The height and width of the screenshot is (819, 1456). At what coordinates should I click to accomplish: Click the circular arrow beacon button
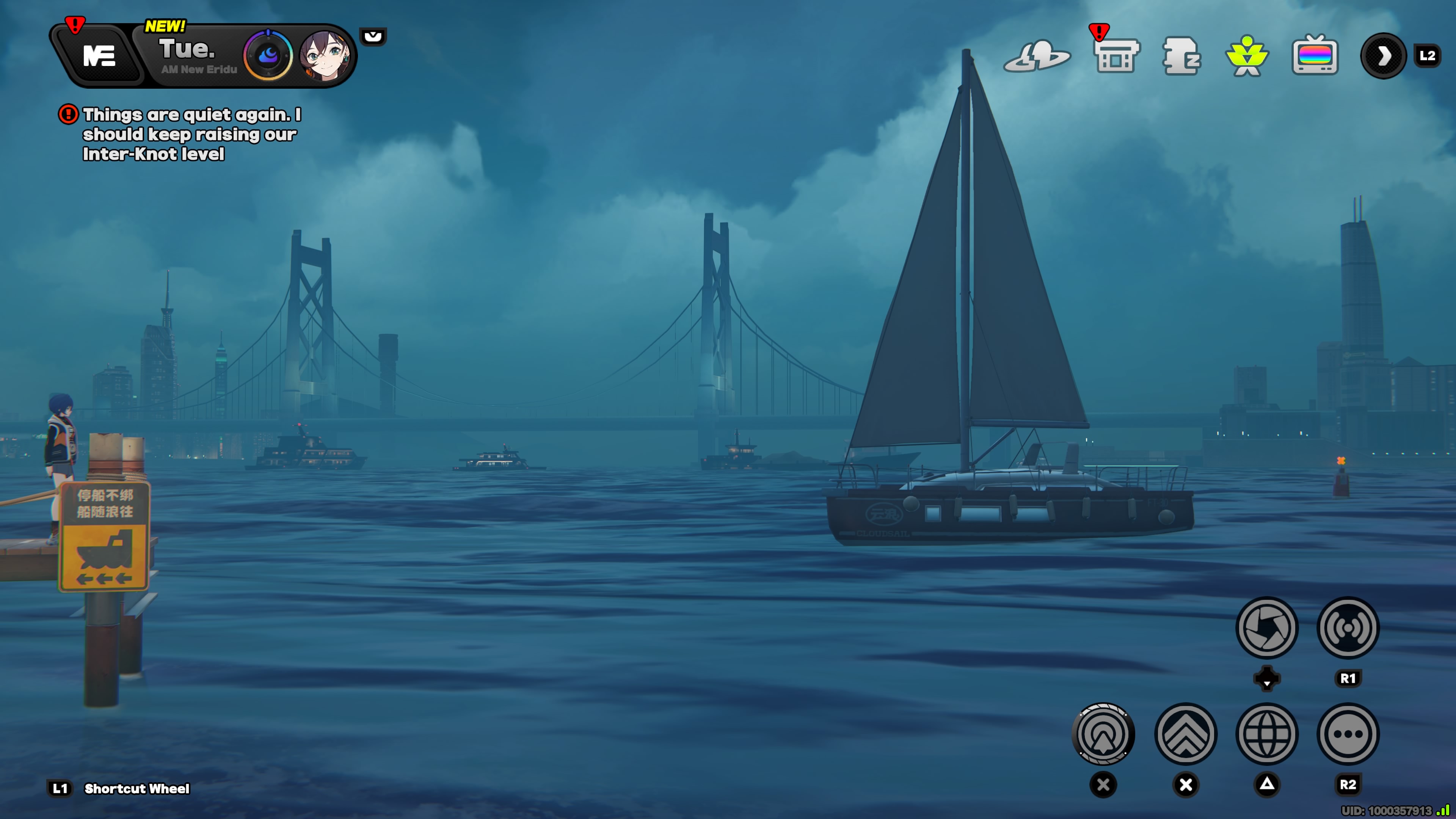[1103, 734]
